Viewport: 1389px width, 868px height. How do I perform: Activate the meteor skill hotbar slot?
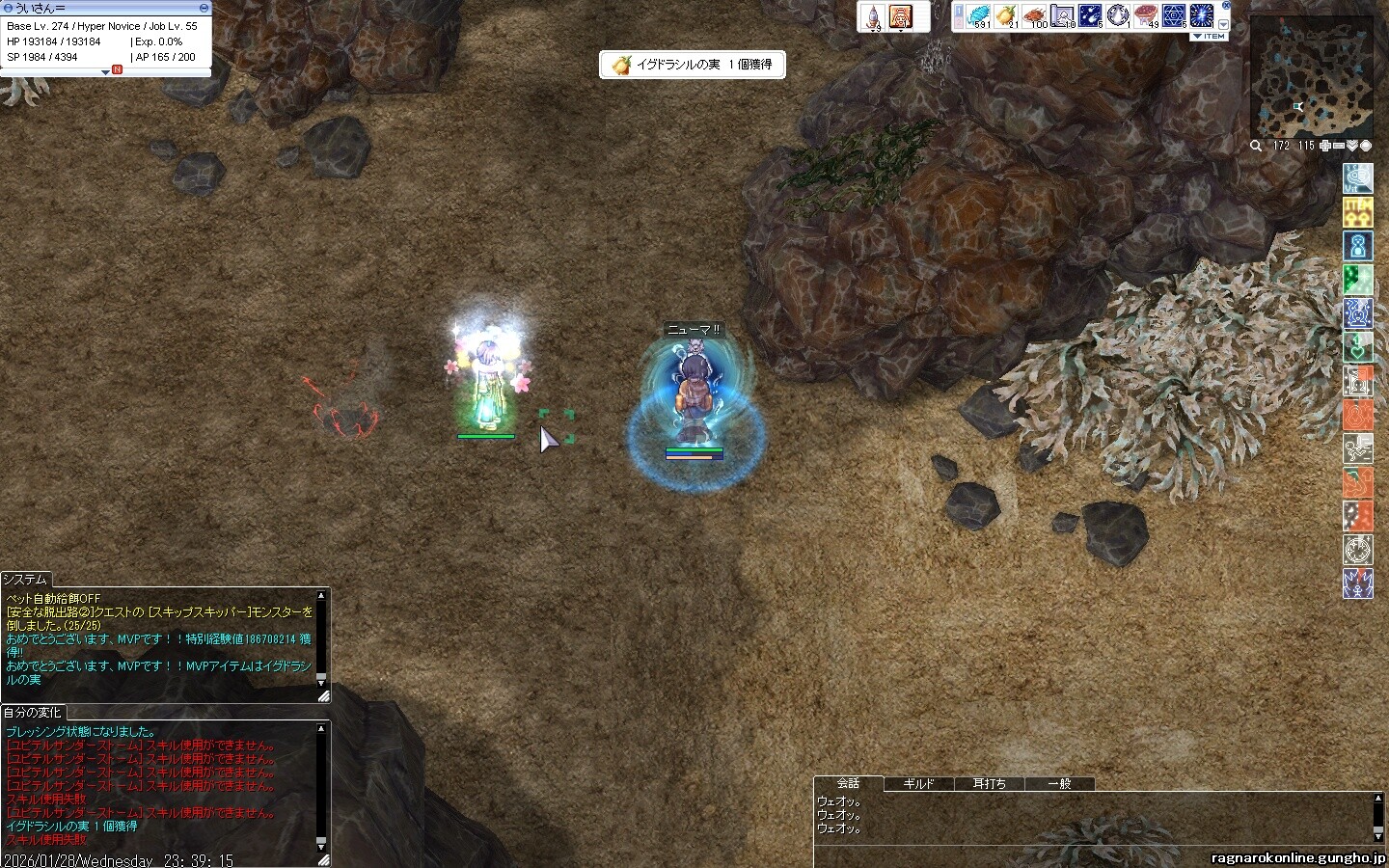click(x=1090, y=16)
